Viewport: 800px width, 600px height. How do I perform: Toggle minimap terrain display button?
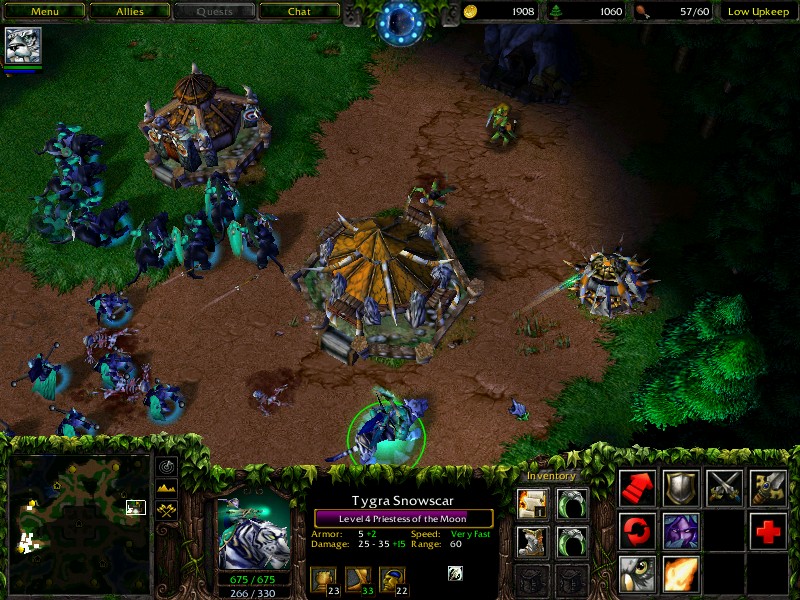click(x=167, y=489)
